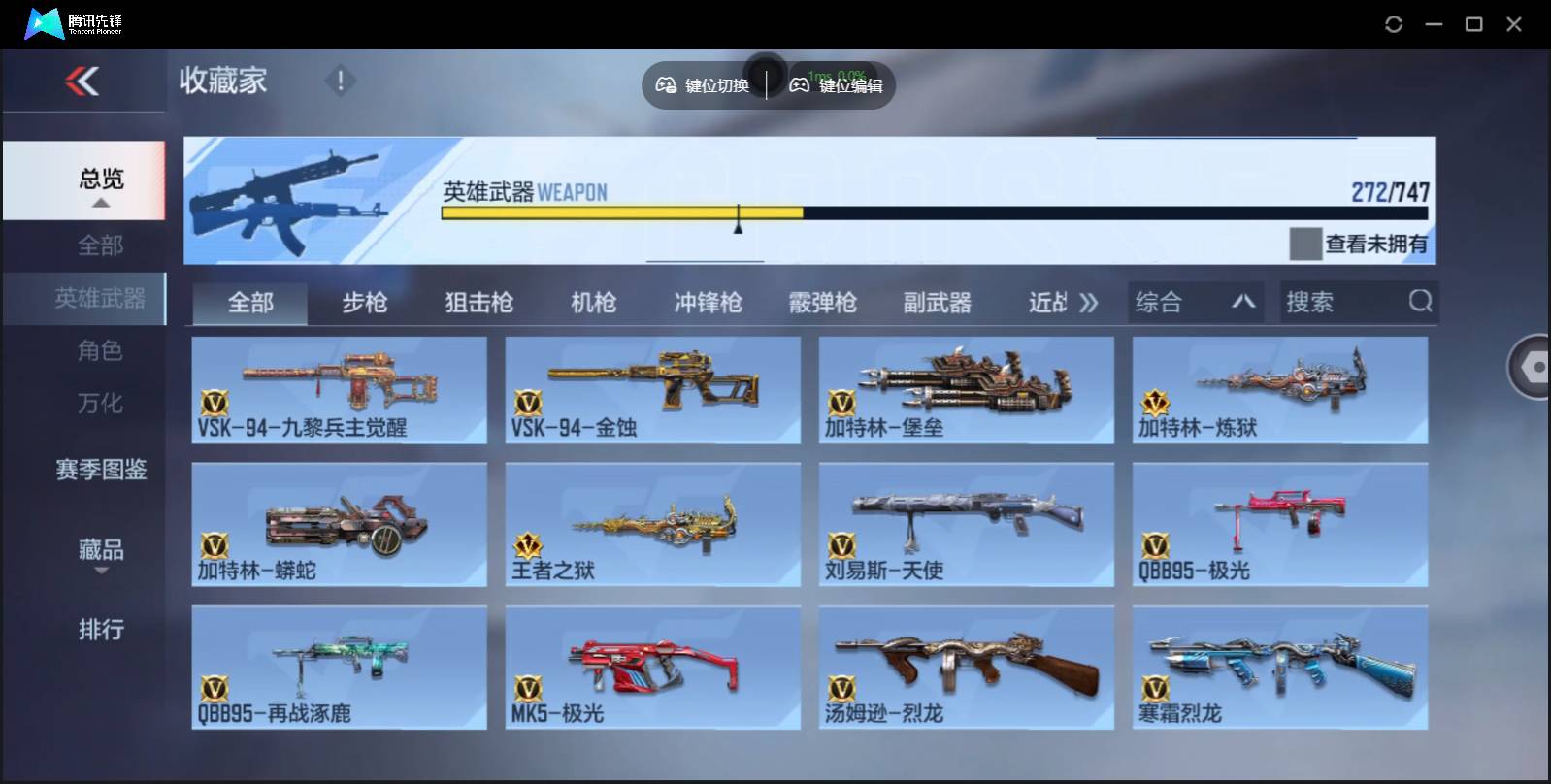The image size is (1551, 784).
Task: Select the 加特林-炼狱 weapon card
Action: click(x=1281, y=390)
